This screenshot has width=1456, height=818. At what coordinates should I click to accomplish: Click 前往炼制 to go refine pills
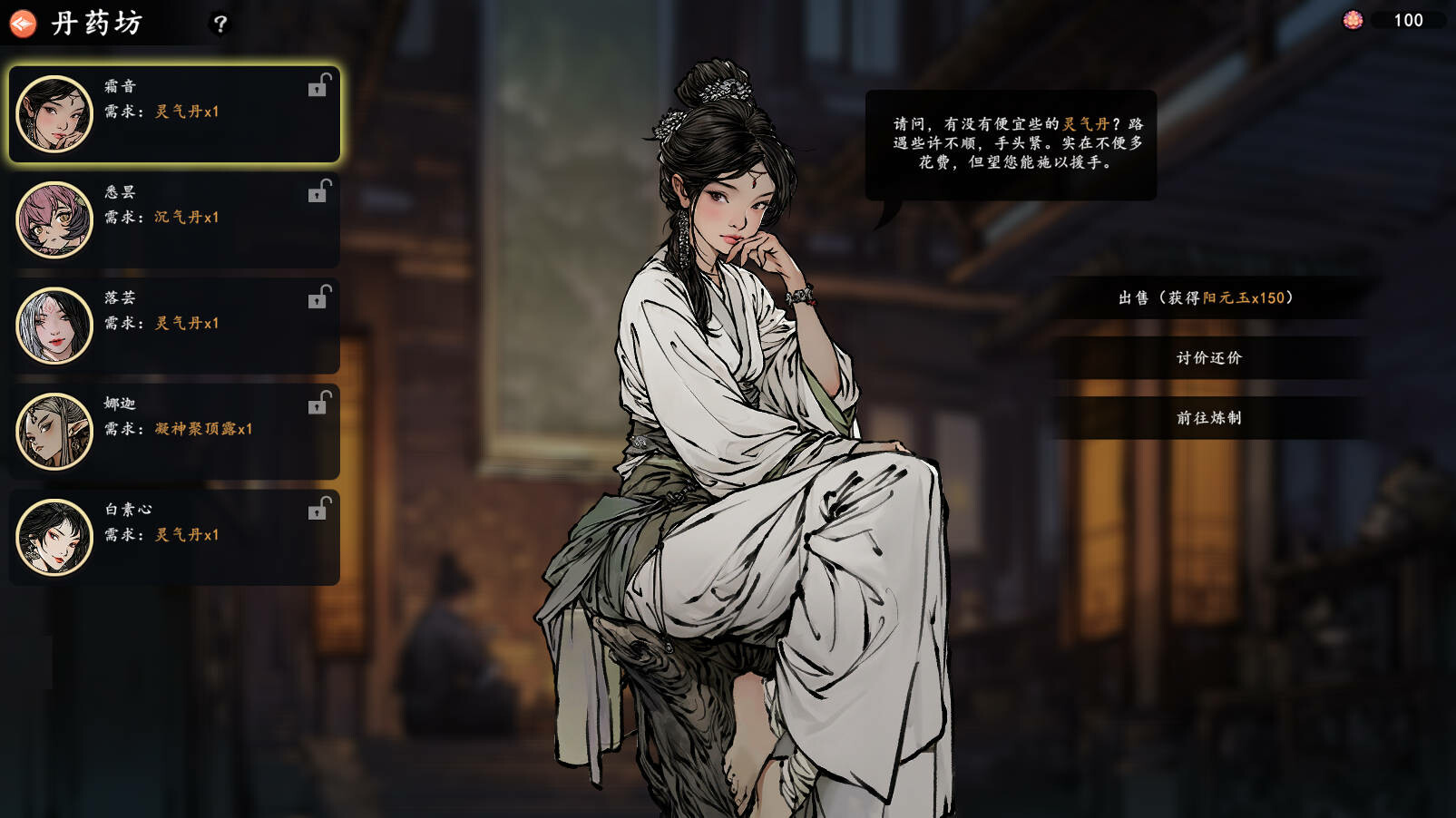tap(1208, 417)
